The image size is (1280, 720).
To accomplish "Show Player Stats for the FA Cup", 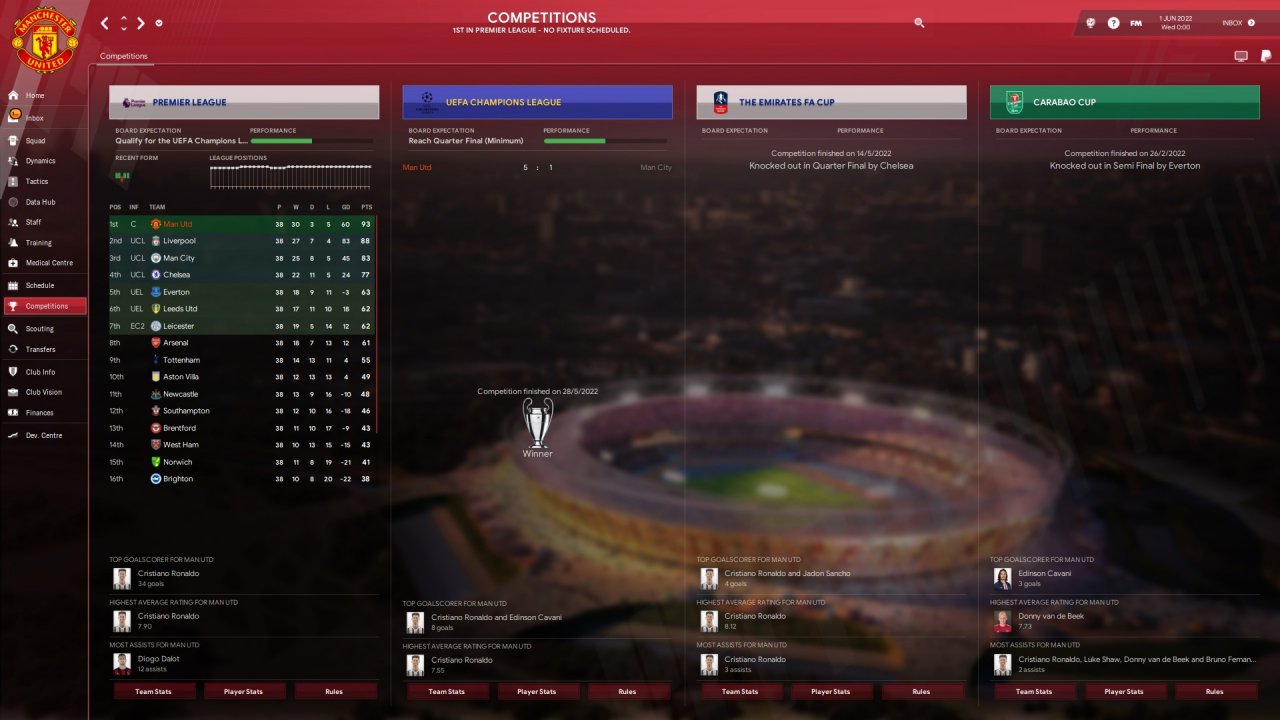I will pos(830,691).
